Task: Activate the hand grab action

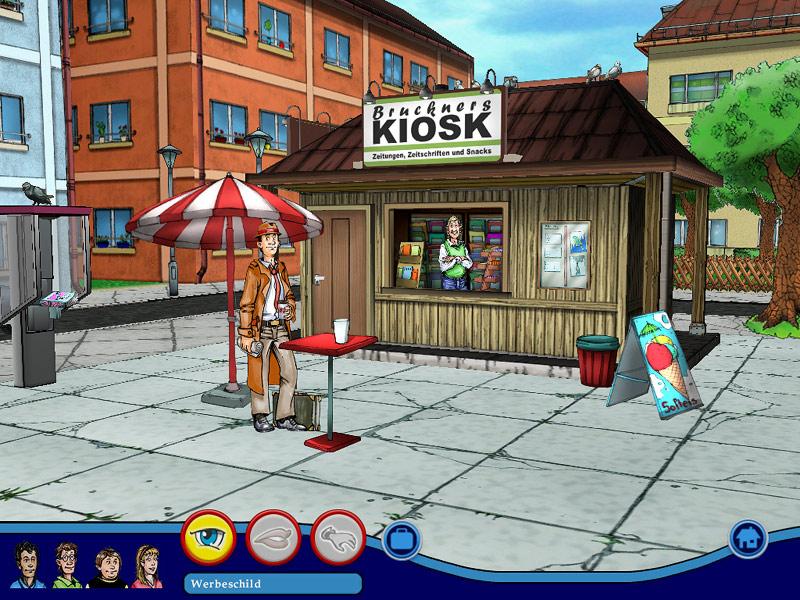Action: point(338,538)
